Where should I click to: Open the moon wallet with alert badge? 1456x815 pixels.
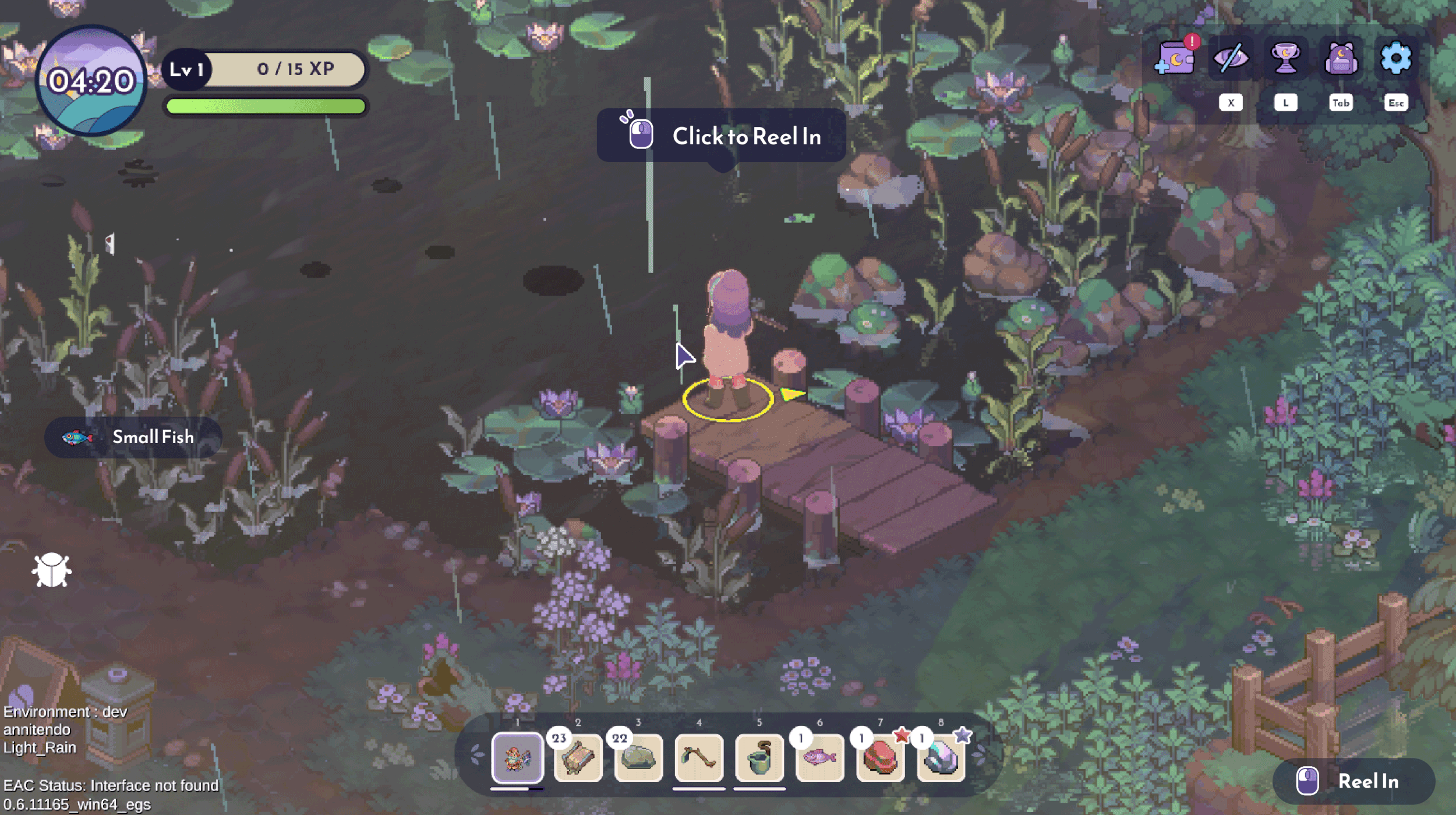coord(1175,59)
